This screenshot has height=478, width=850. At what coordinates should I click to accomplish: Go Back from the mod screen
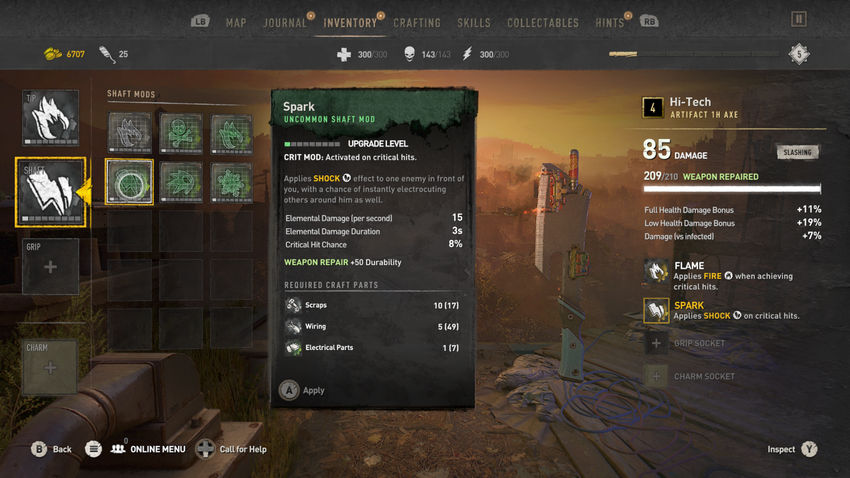pyautogui.click(x=51, y=449)
